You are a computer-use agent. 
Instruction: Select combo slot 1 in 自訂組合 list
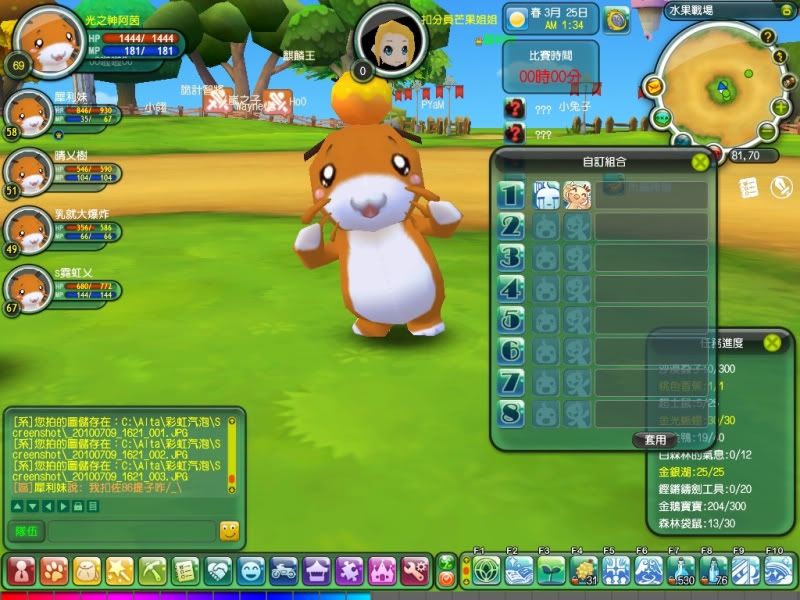tap(511, 194)
